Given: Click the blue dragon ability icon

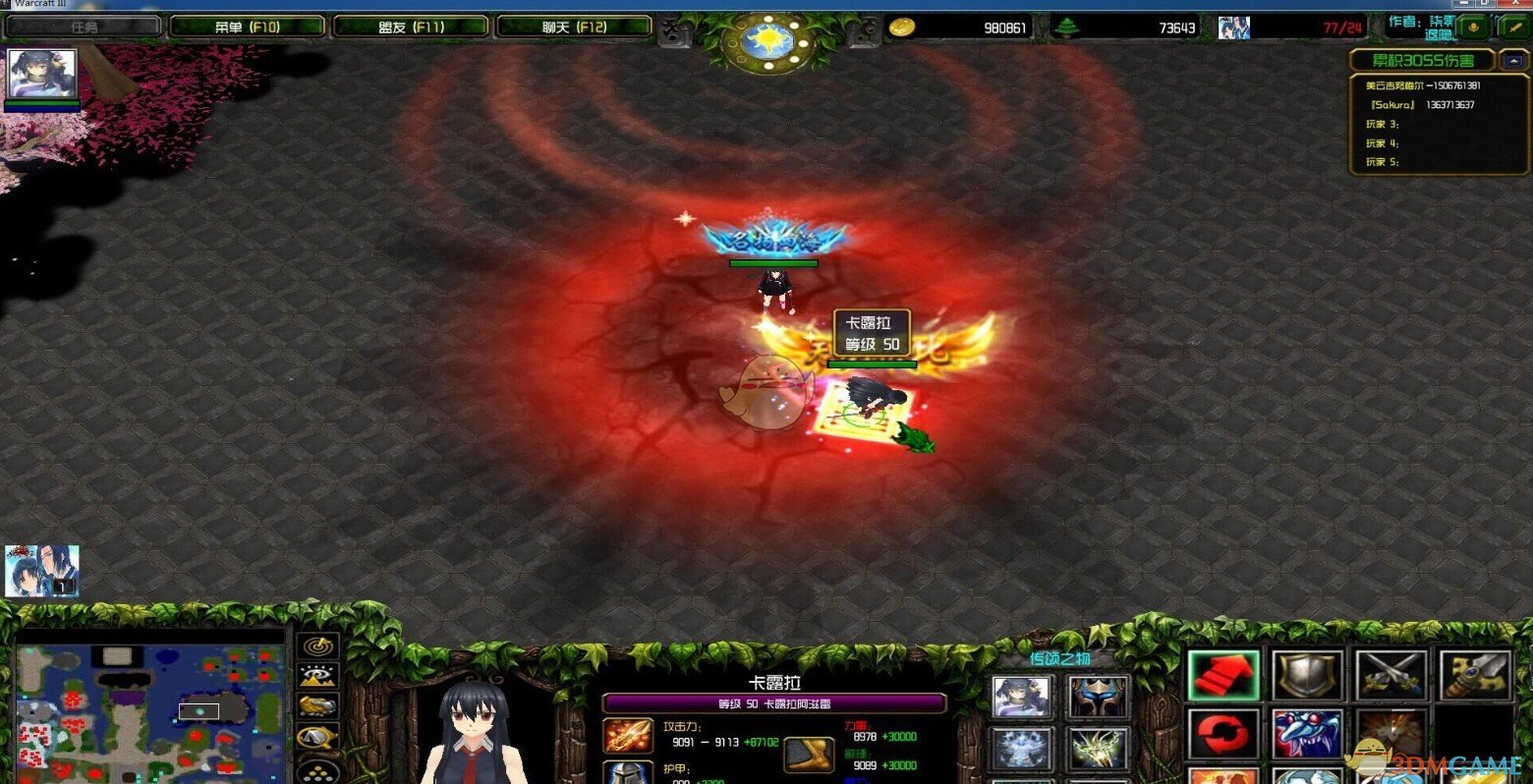Looking at the screenshot, I should [1306, 733].
